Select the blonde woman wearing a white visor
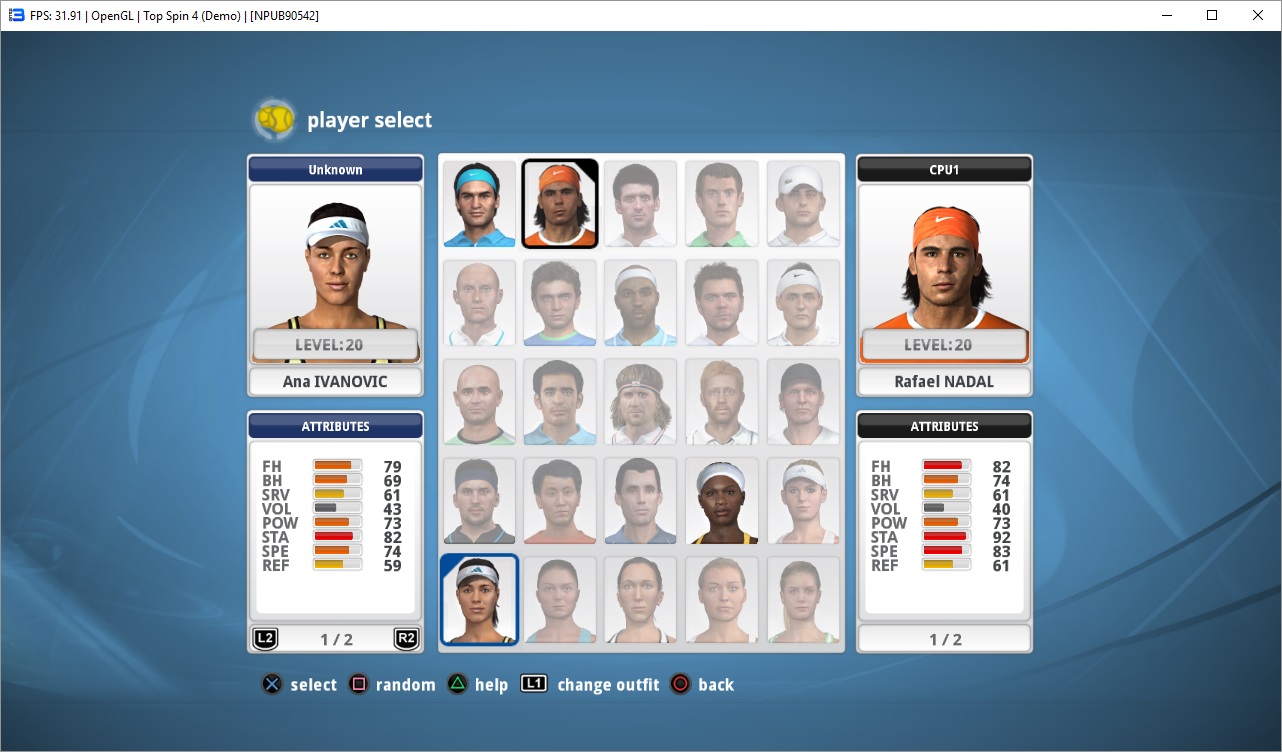This screenshot has width=1282, height=752. 803,501
